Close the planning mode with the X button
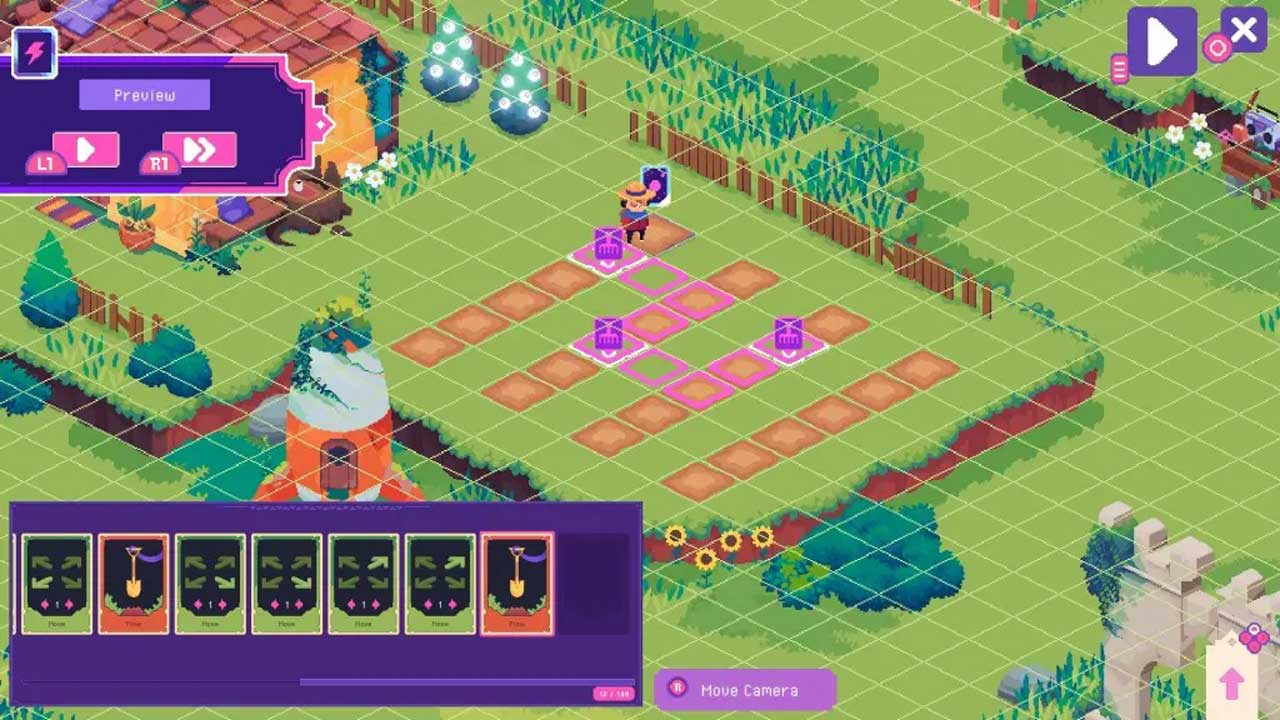1280x720 pixels. 1244,31
